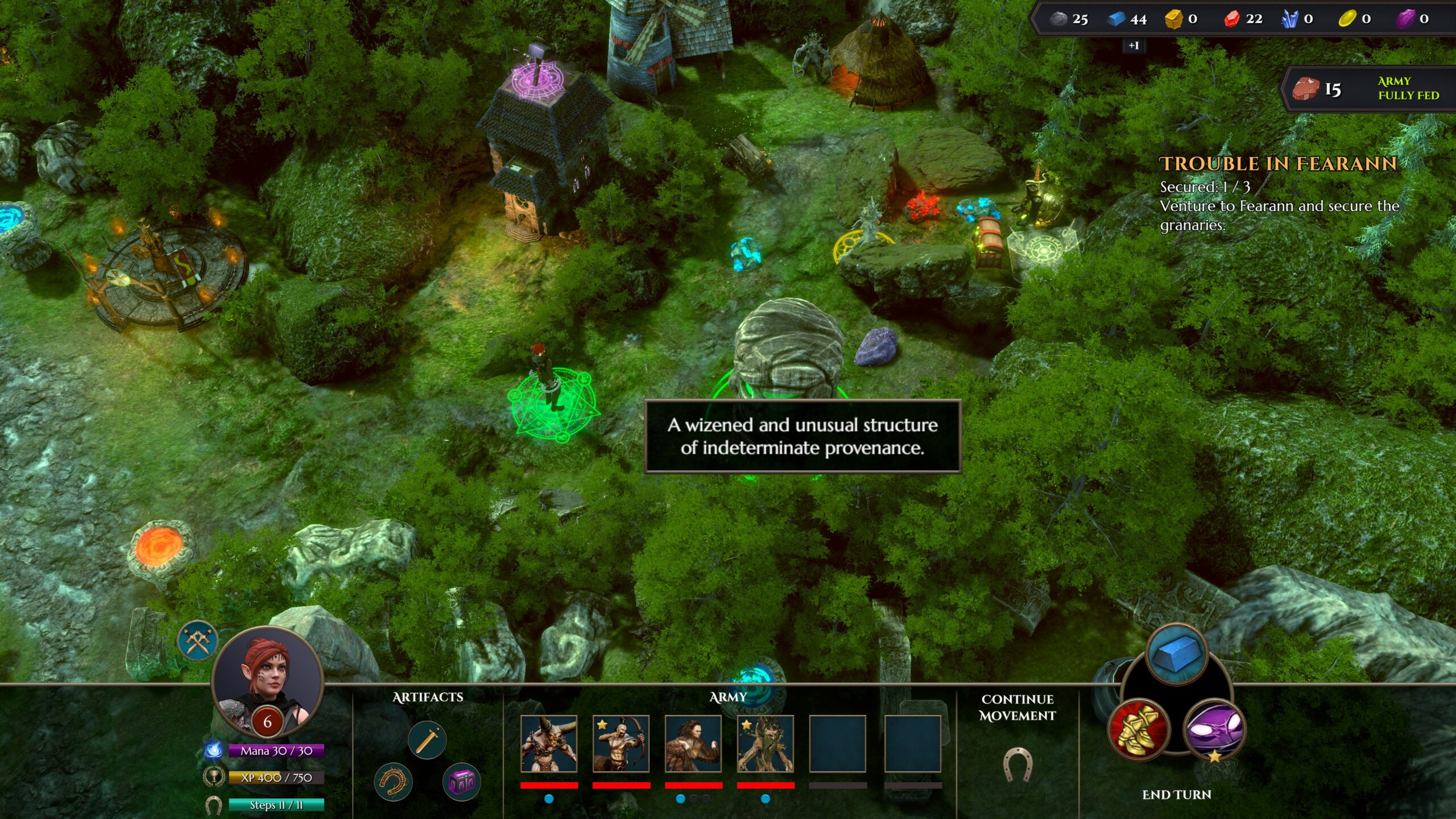Select the purple chest artifact

point(461,782)
